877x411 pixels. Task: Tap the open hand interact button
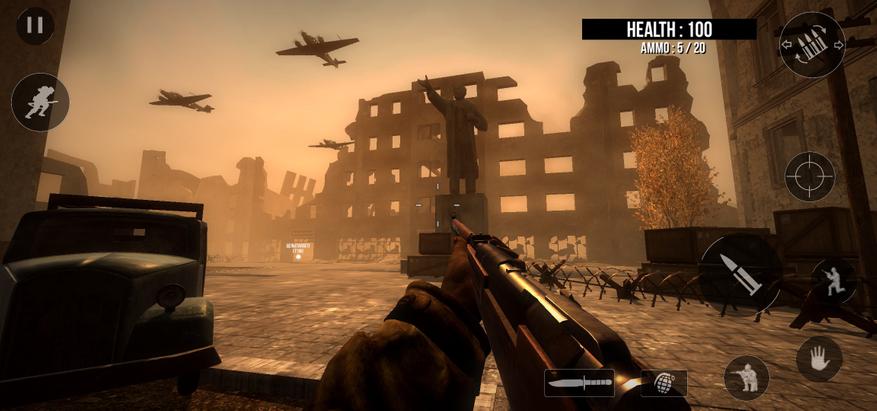tap(818, 358)
